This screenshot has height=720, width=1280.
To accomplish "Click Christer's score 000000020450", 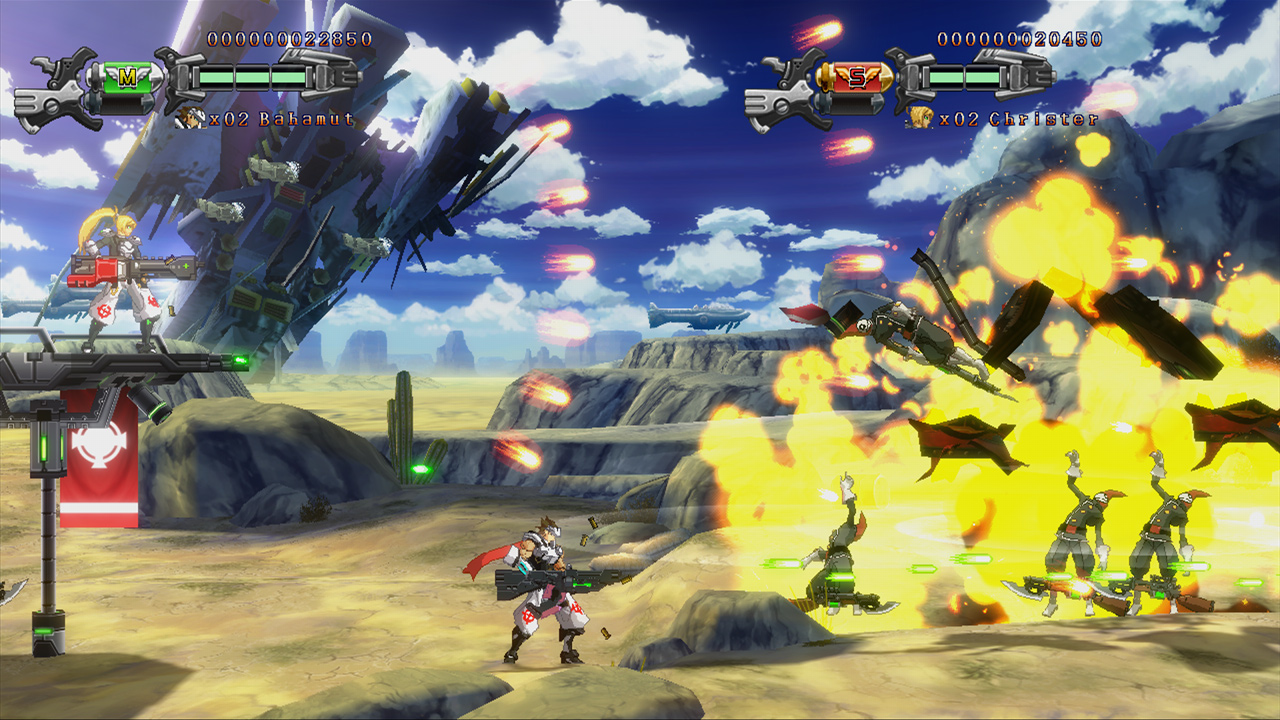I will (1018, 40).
